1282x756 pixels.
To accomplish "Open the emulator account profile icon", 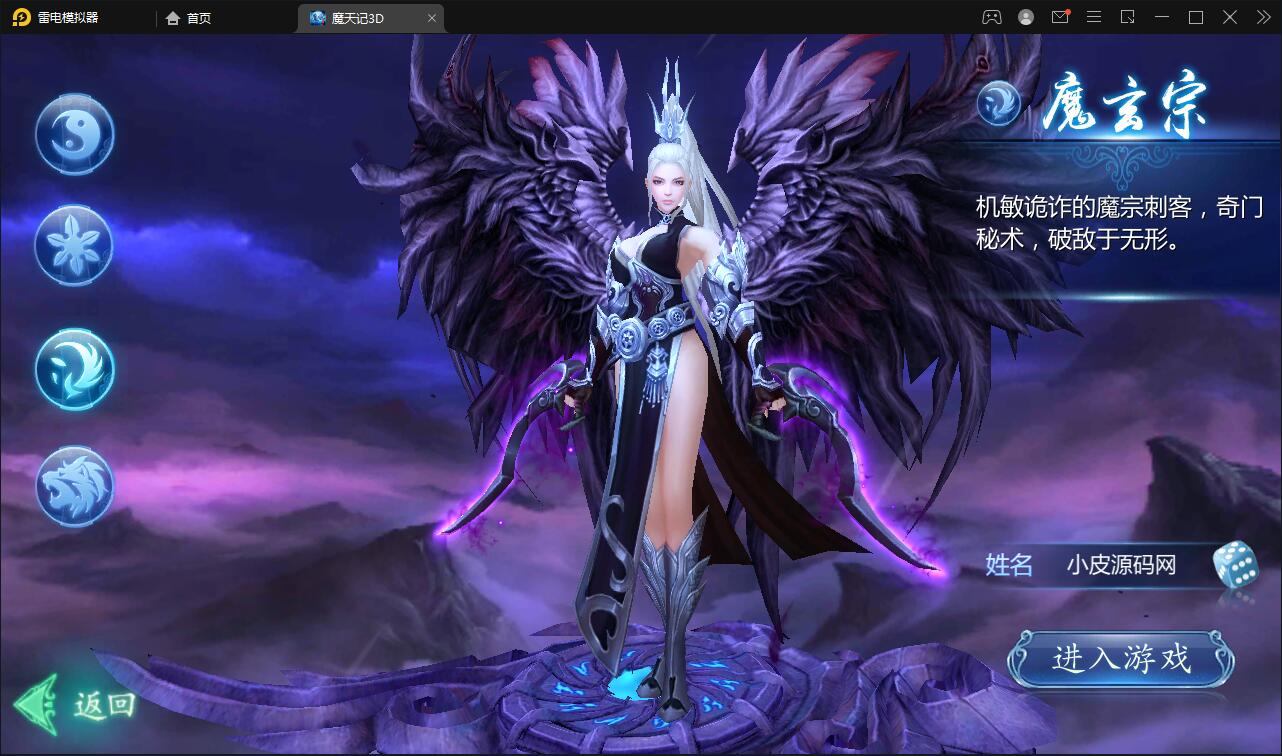I will point(1026,17).
